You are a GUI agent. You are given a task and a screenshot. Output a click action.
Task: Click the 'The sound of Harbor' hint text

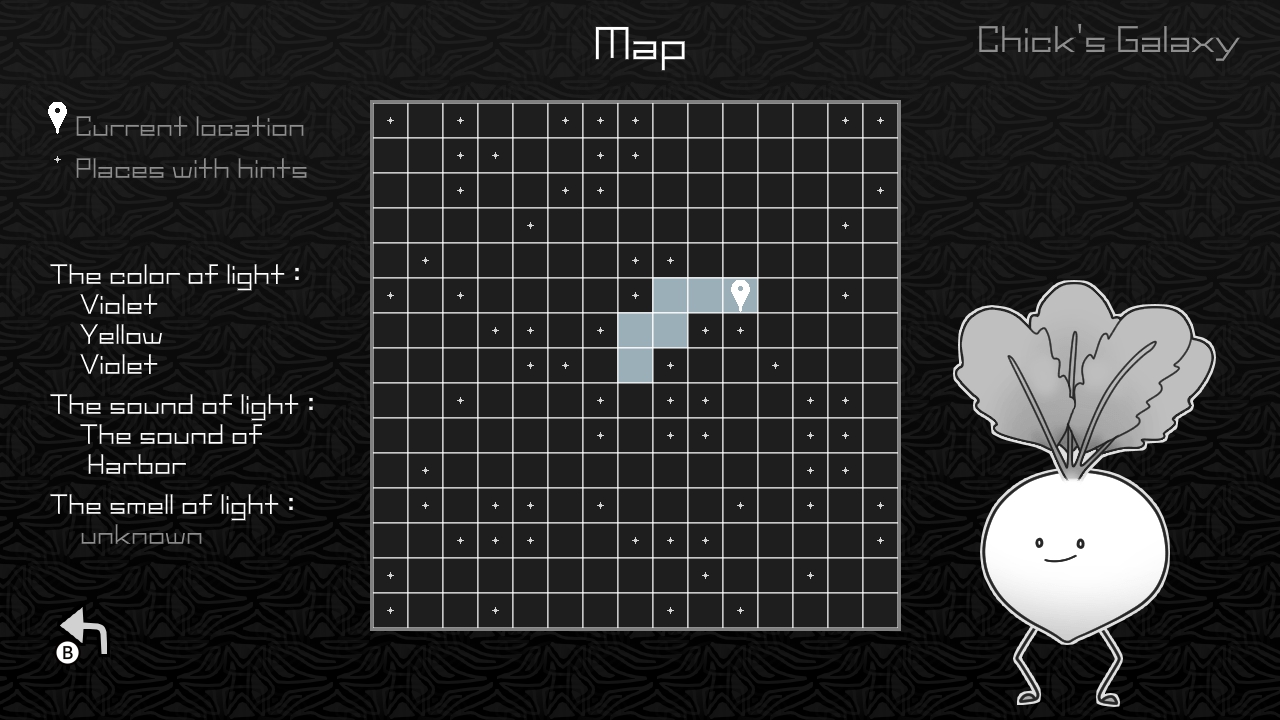pyautogui.click(x=171, y=450)
